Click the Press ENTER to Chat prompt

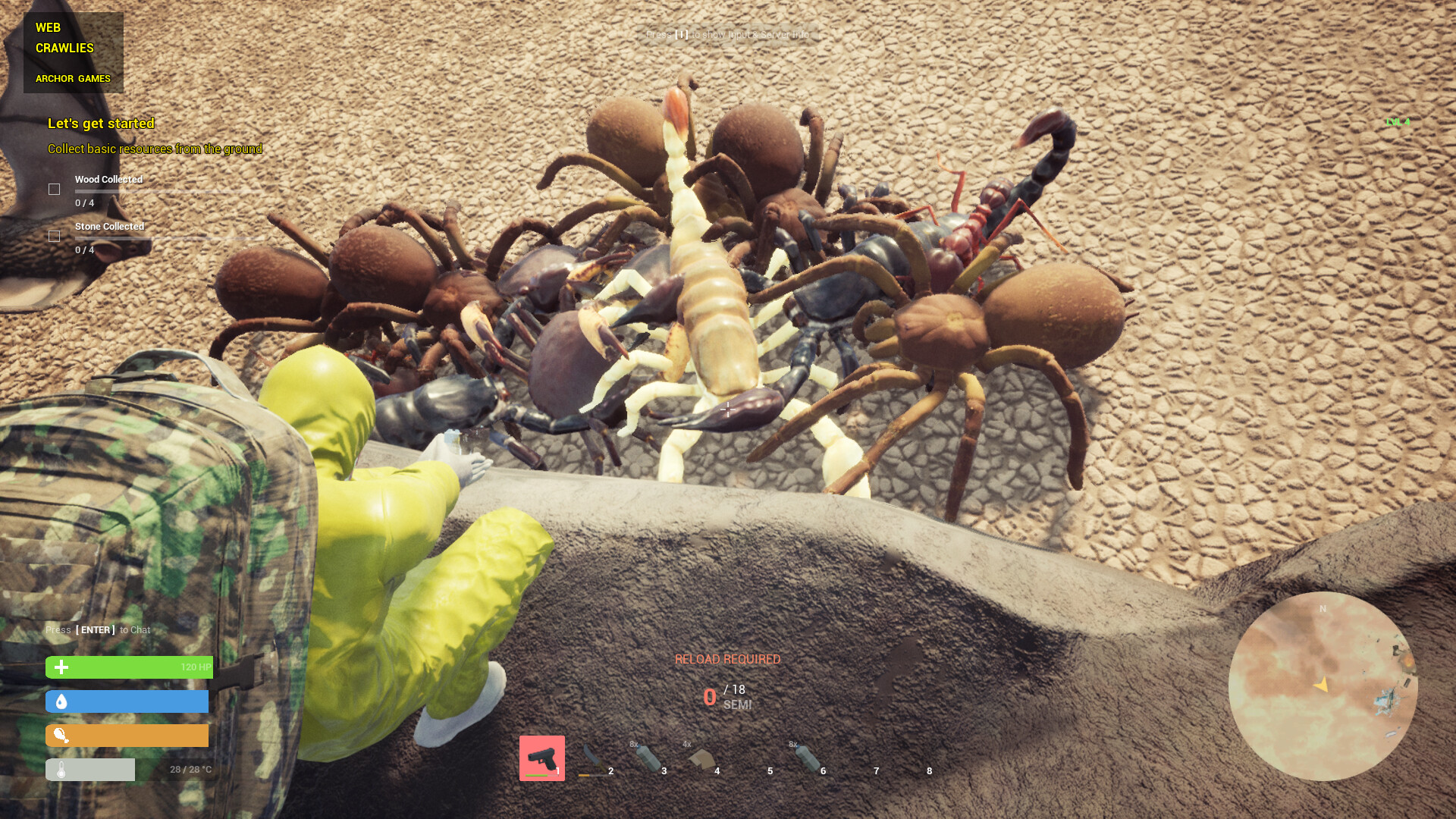point(98,629)
